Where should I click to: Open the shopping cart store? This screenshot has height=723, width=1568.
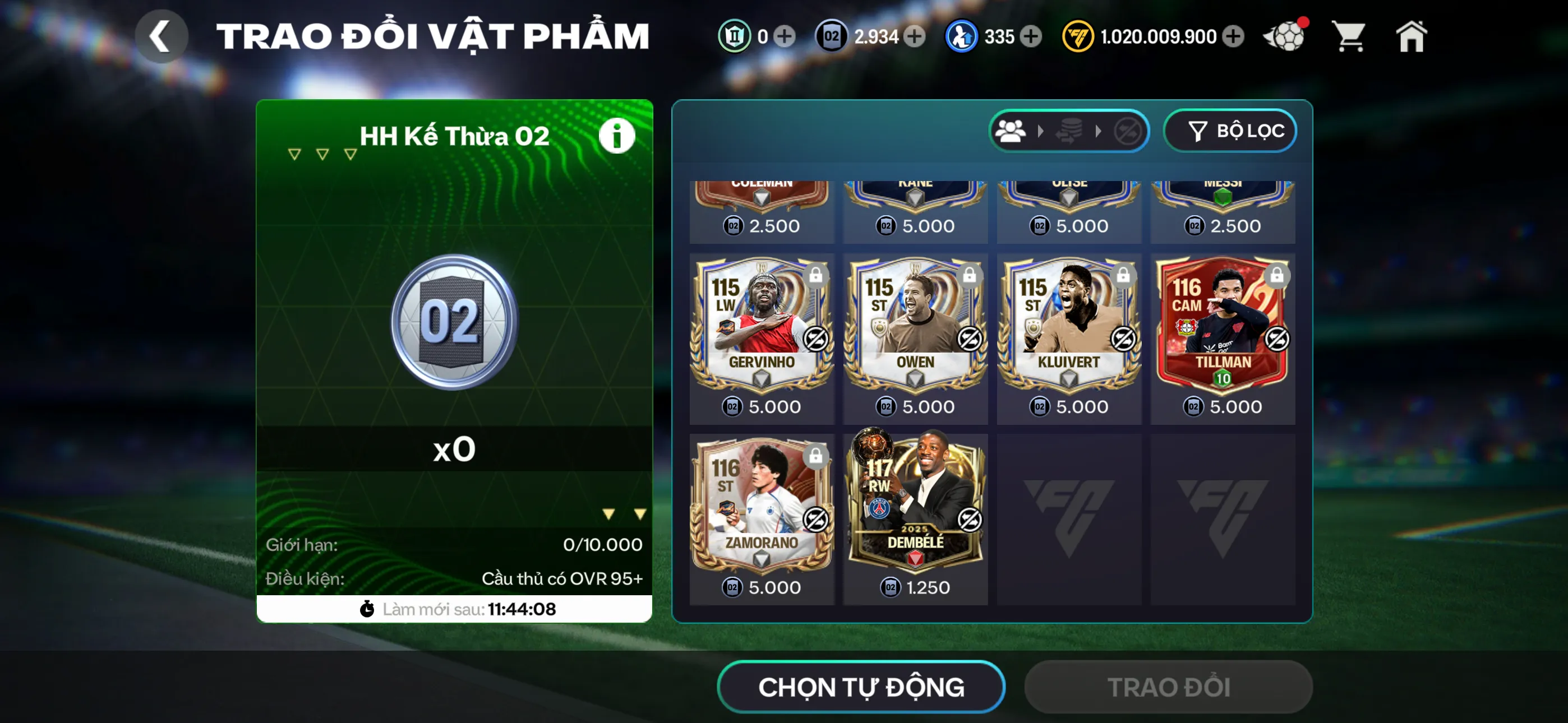1349,36
